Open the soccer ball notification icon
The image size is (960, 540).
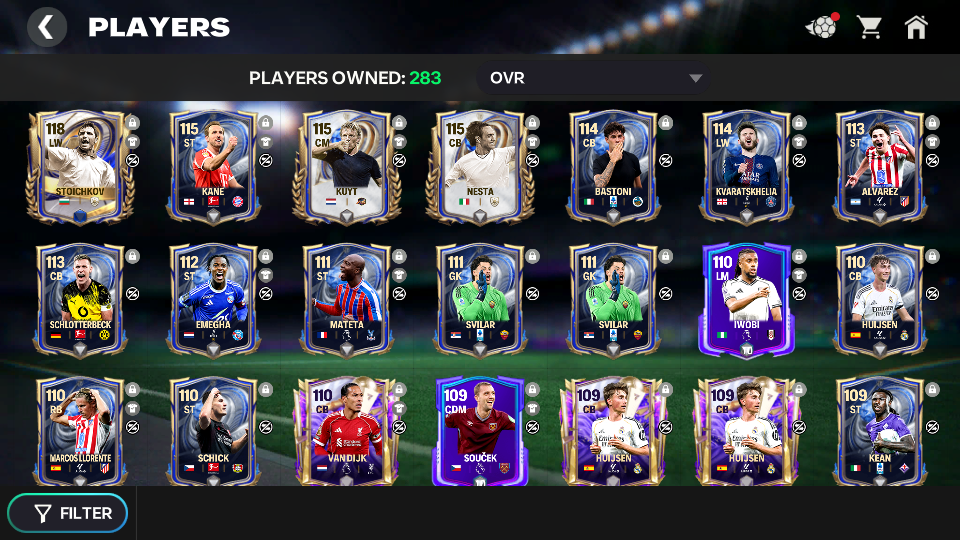tap(821, 27)
